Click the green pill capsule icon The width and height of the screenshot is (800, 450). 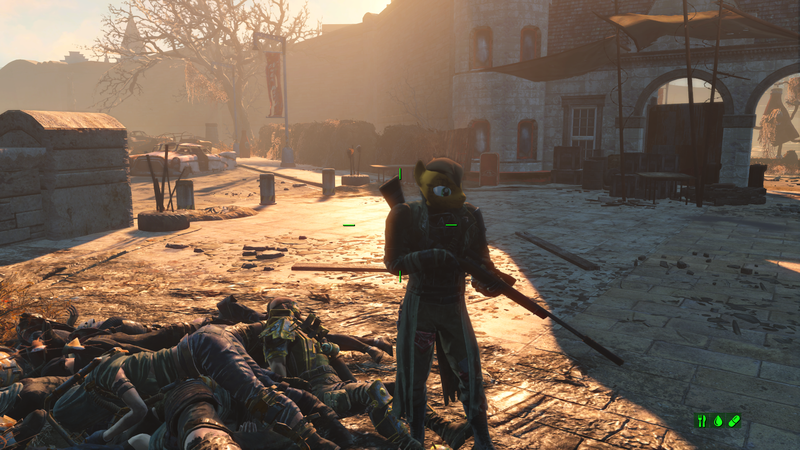pyautogui.click(x=734, y=421)
